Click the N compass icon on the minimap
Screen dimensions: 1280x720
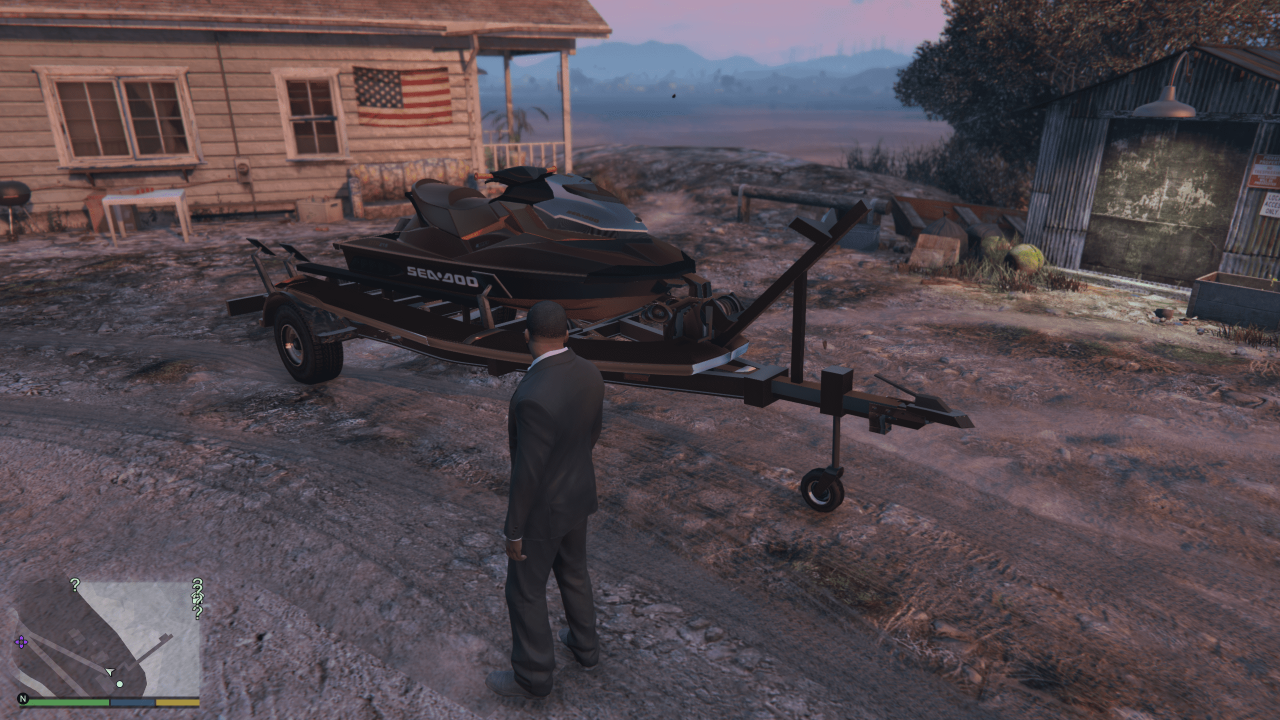25,700
